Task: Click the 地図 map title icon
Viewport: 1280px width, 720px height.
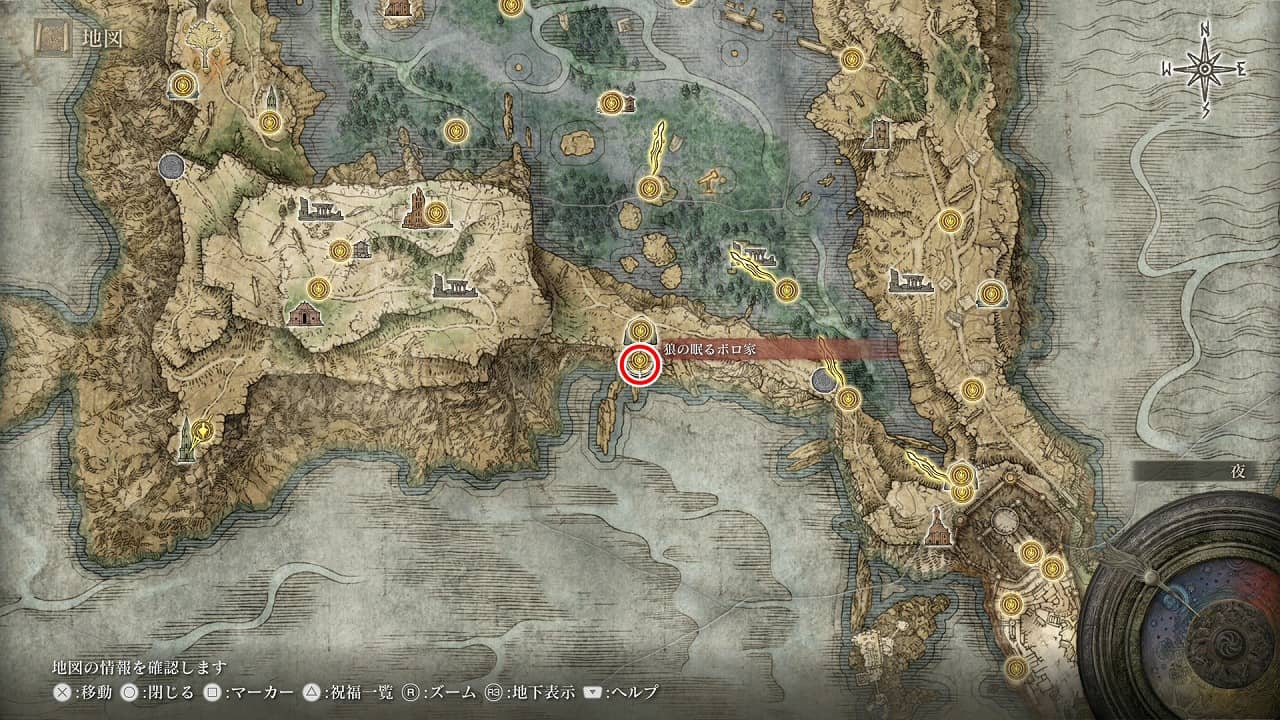Action: (52, 39)
